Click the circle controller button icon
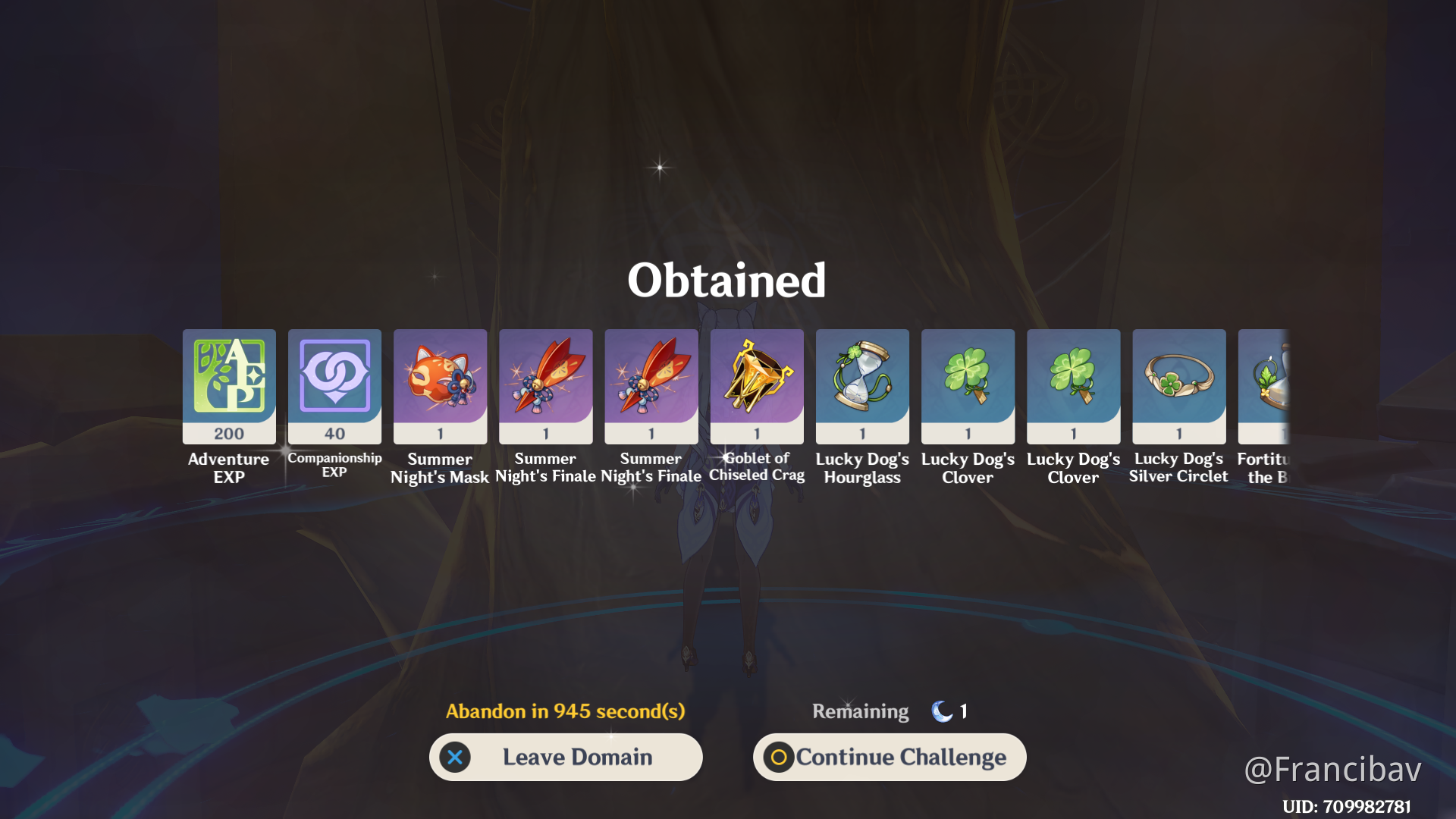 coord(780,757)
